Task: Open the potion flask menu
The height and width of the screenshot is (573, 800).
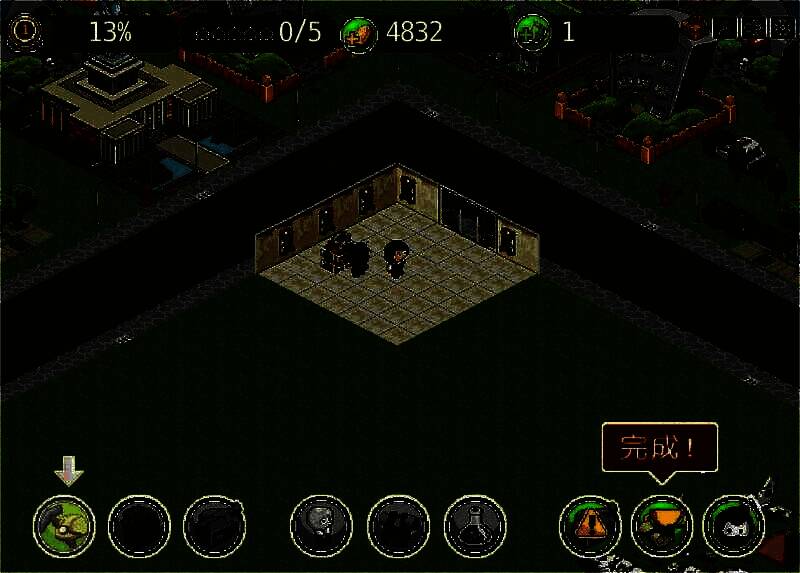Action: tap(475, 525)
